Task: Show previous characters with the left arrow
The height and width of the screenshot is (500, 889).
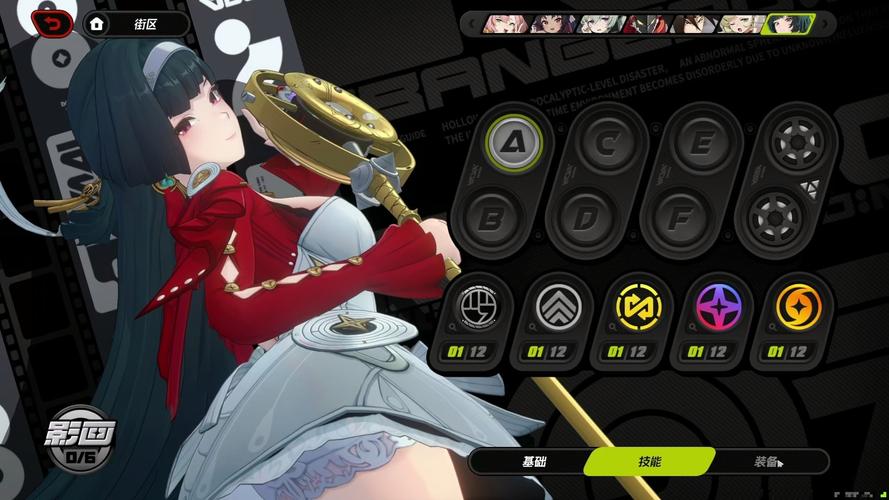Action: (472, 23)
